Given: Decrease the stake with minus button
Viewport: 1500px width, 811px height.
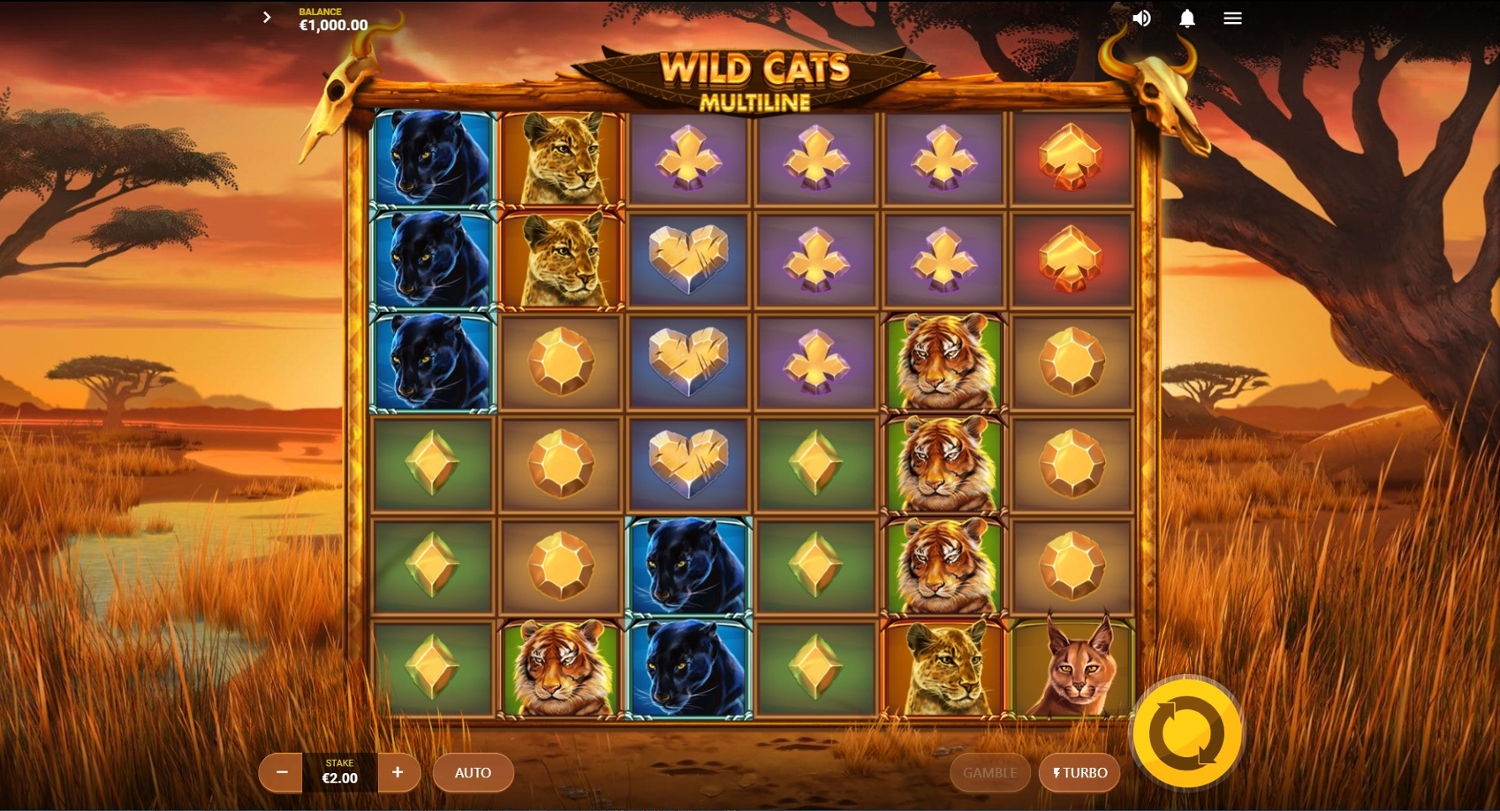Looking at the screenshot, I should tap(281, 772).
